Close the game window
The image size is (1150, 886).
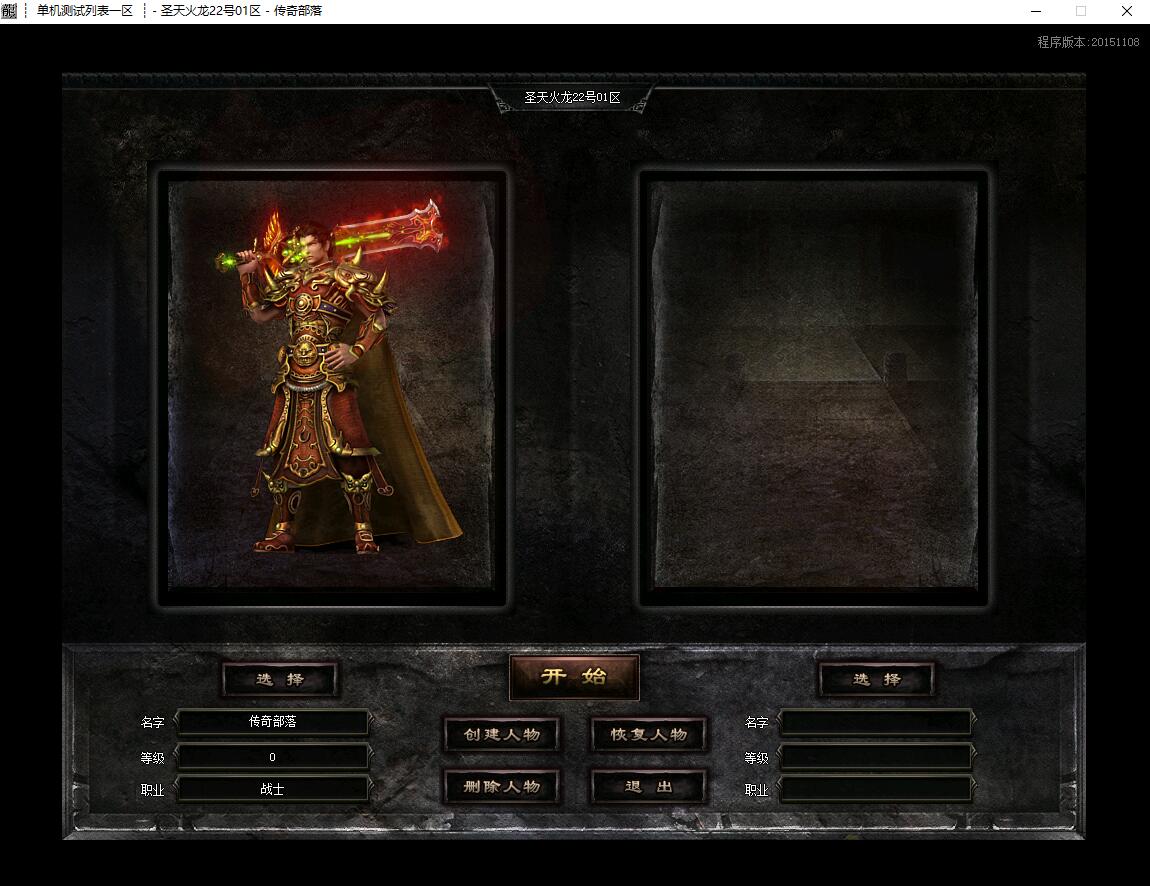click(1126, 11)
